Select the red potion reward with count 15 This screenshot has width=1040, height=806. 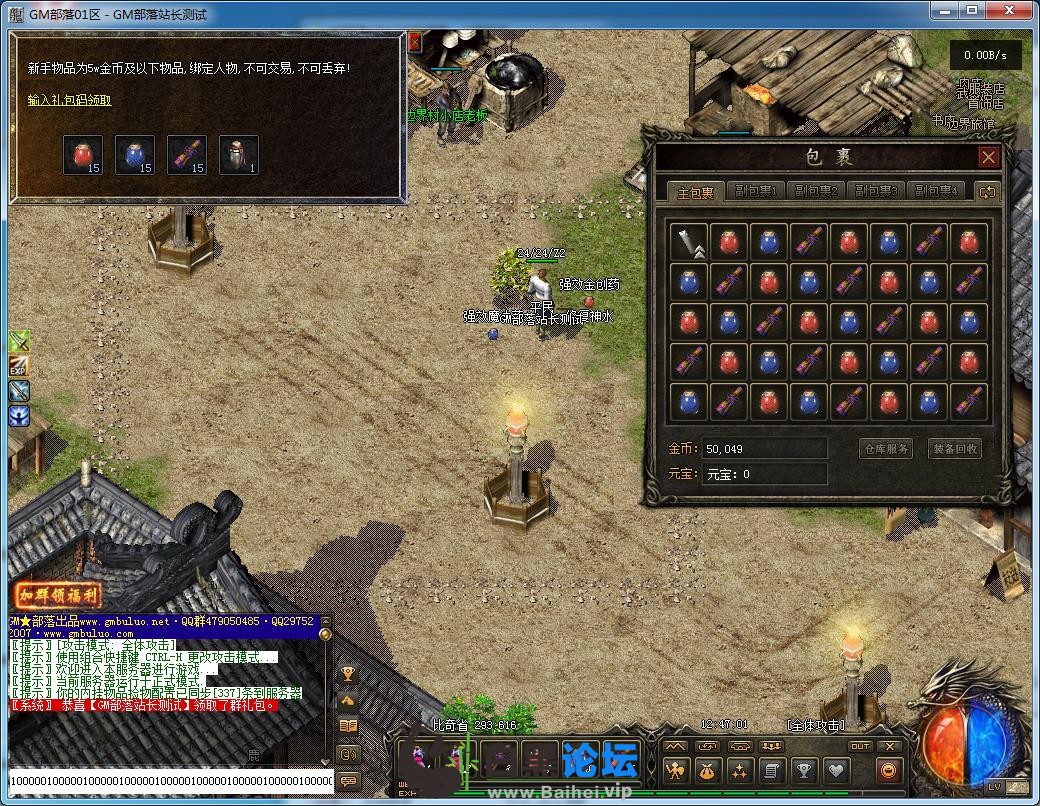pyautogui.click(x=83, y=155)
